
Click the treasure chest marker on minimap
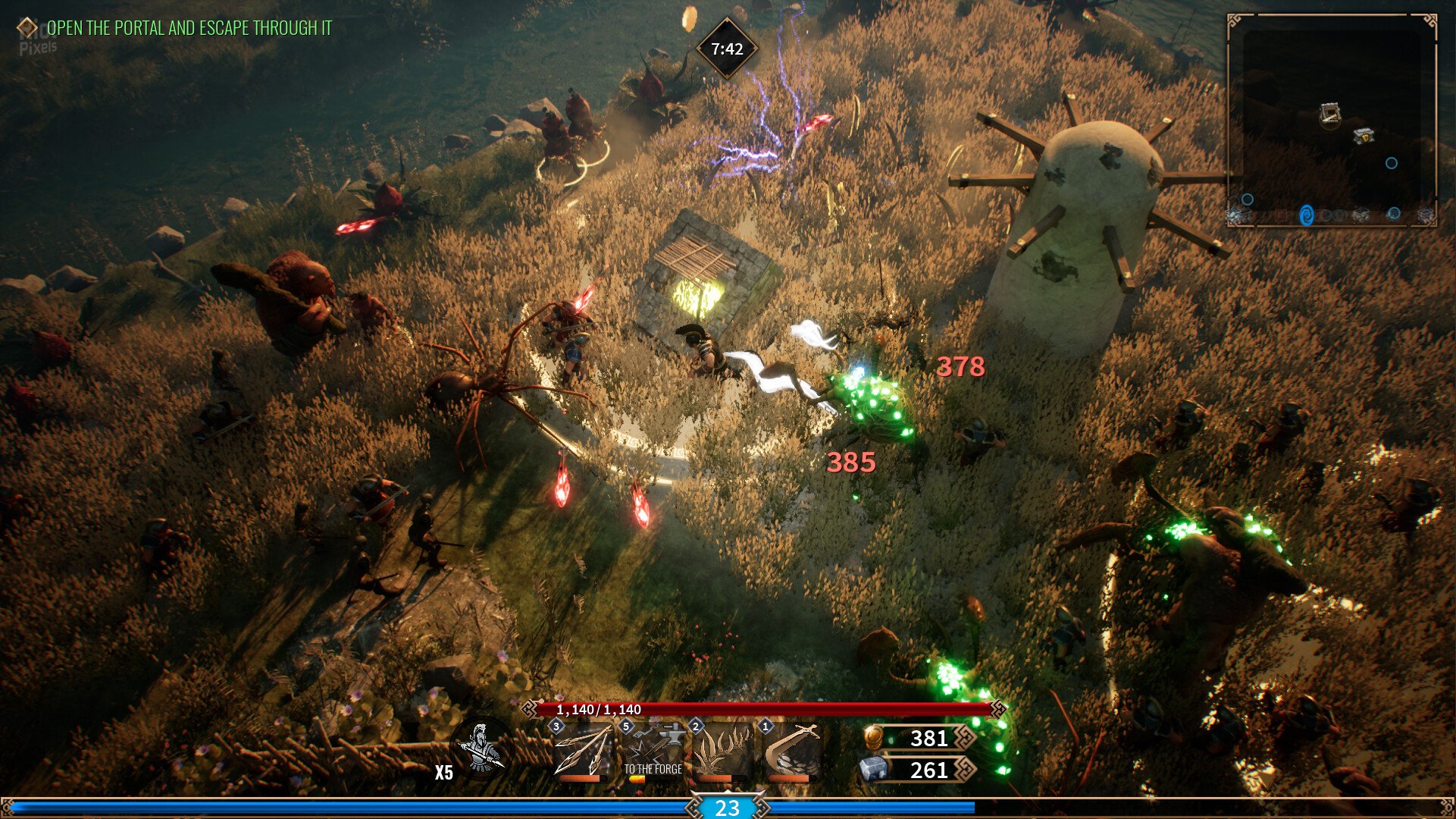pyautogui.click(x=1364, y=136)
